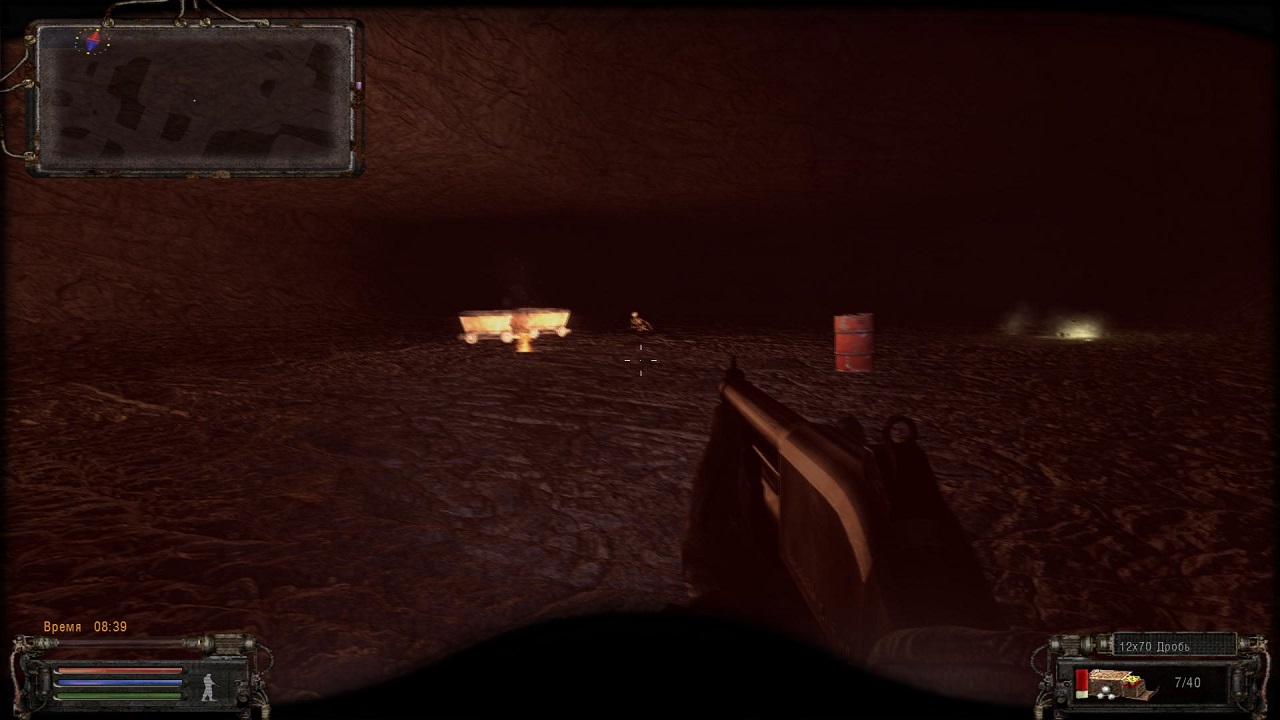Select the stalker stance silhouette icon

pyautogui.click(x=209, y=686)
